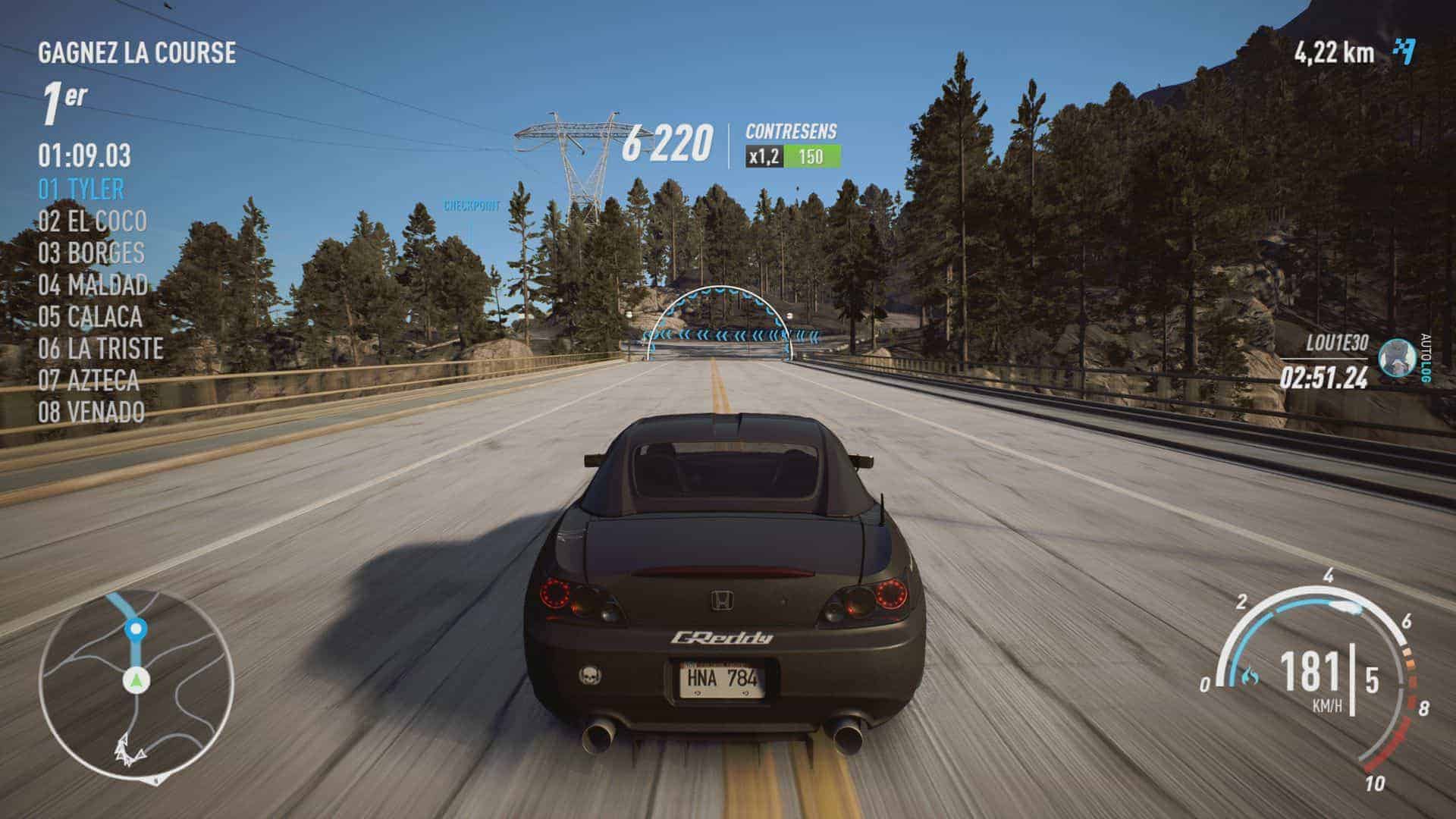The image size is (1456, 819).
Task: Select 01 TYLER in the race standings
Action: (x=81, y=189)
